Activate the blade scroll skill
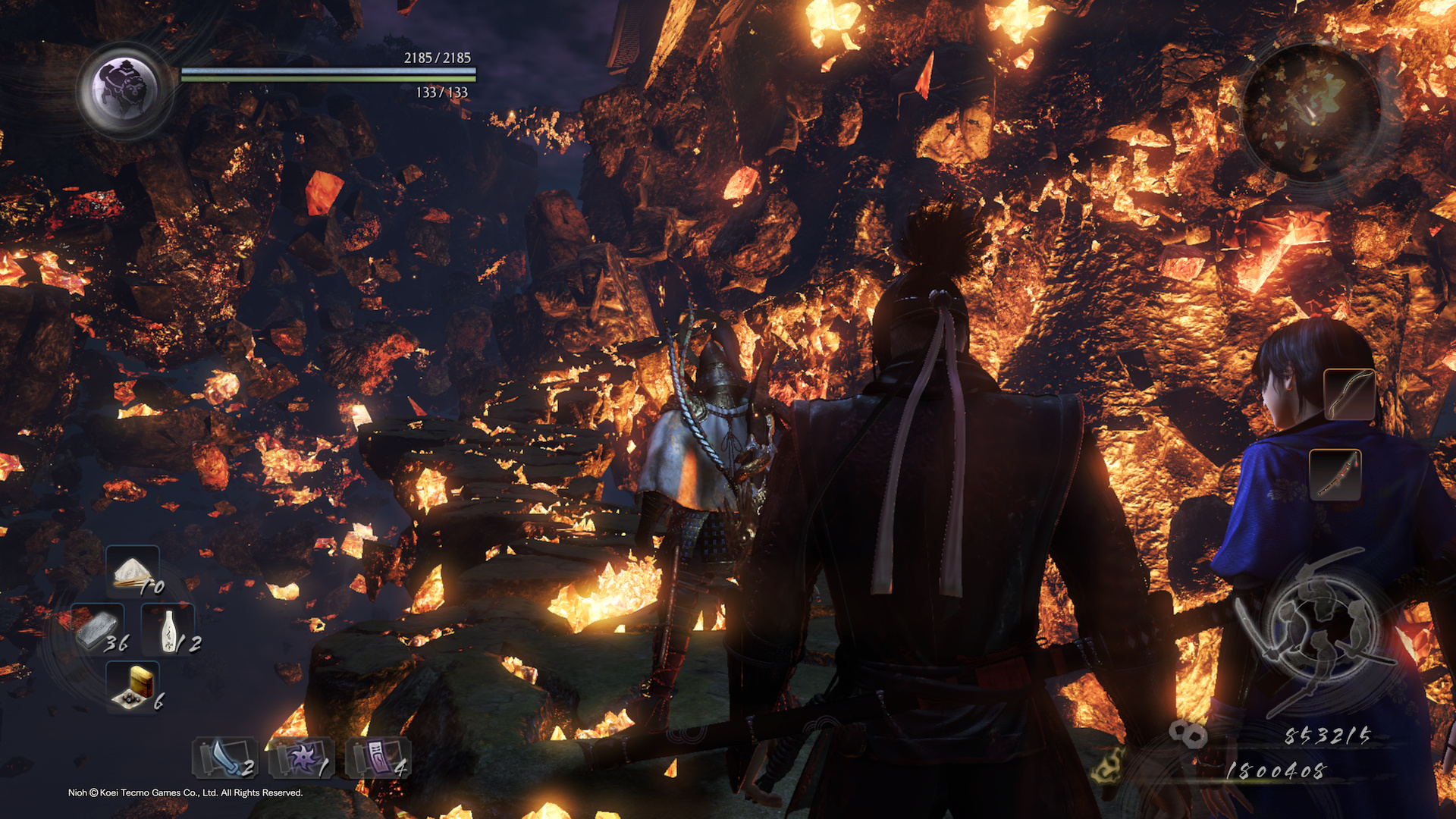This screenshot has height=819, width=1456. point(224,758)
